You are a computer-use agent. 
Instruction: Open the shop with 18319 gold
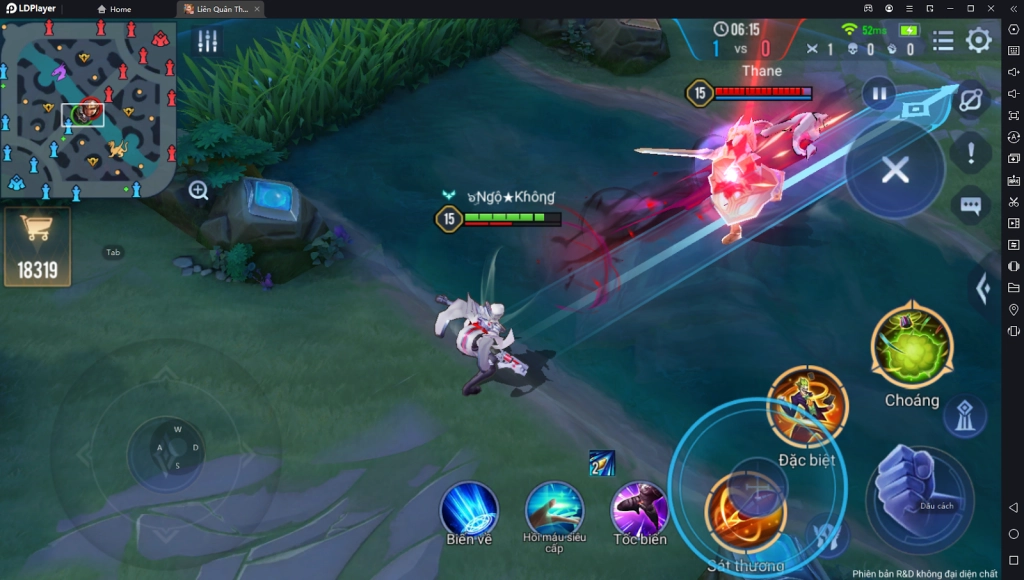38,246
